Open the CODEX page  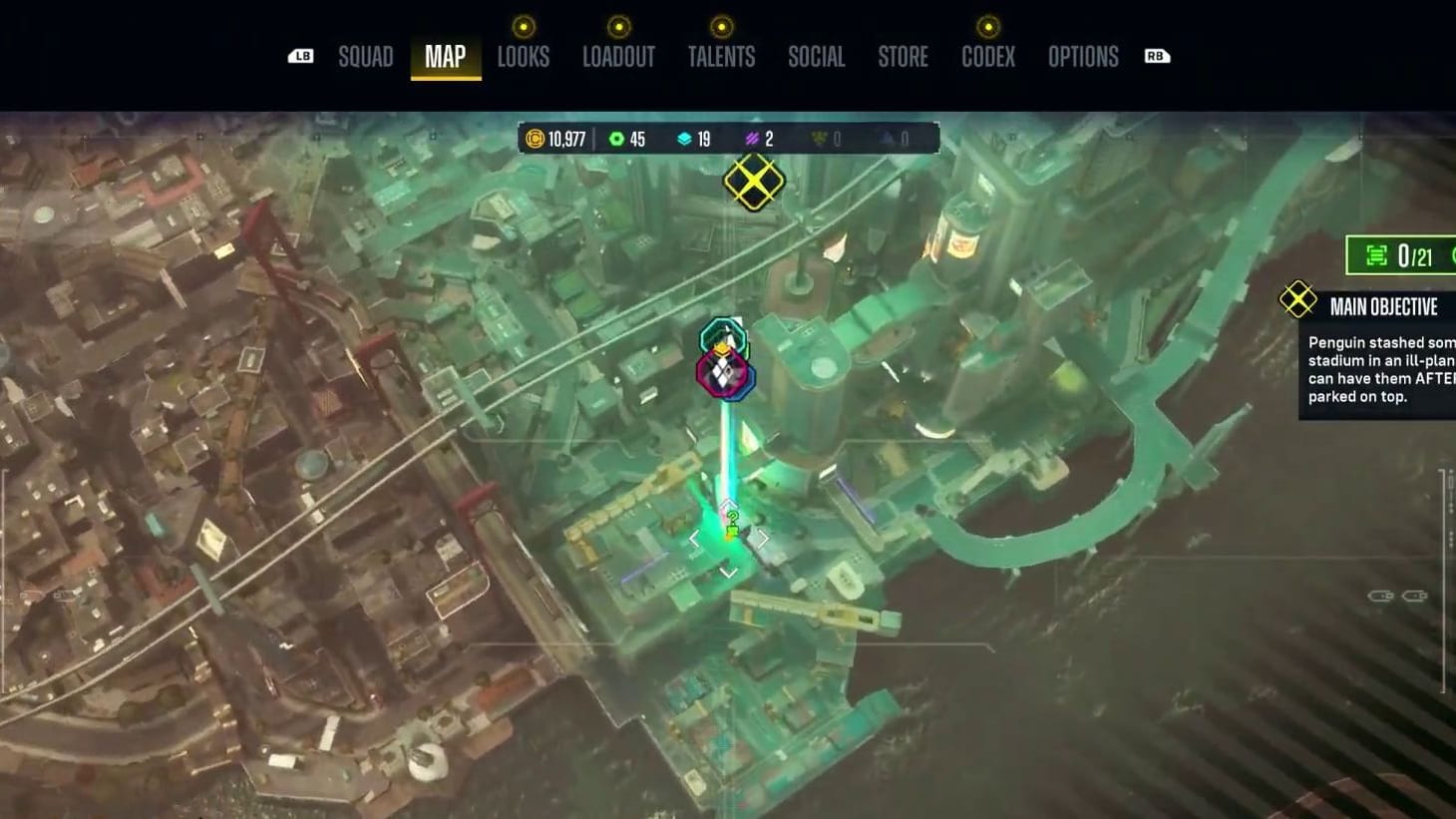(988, 57)
